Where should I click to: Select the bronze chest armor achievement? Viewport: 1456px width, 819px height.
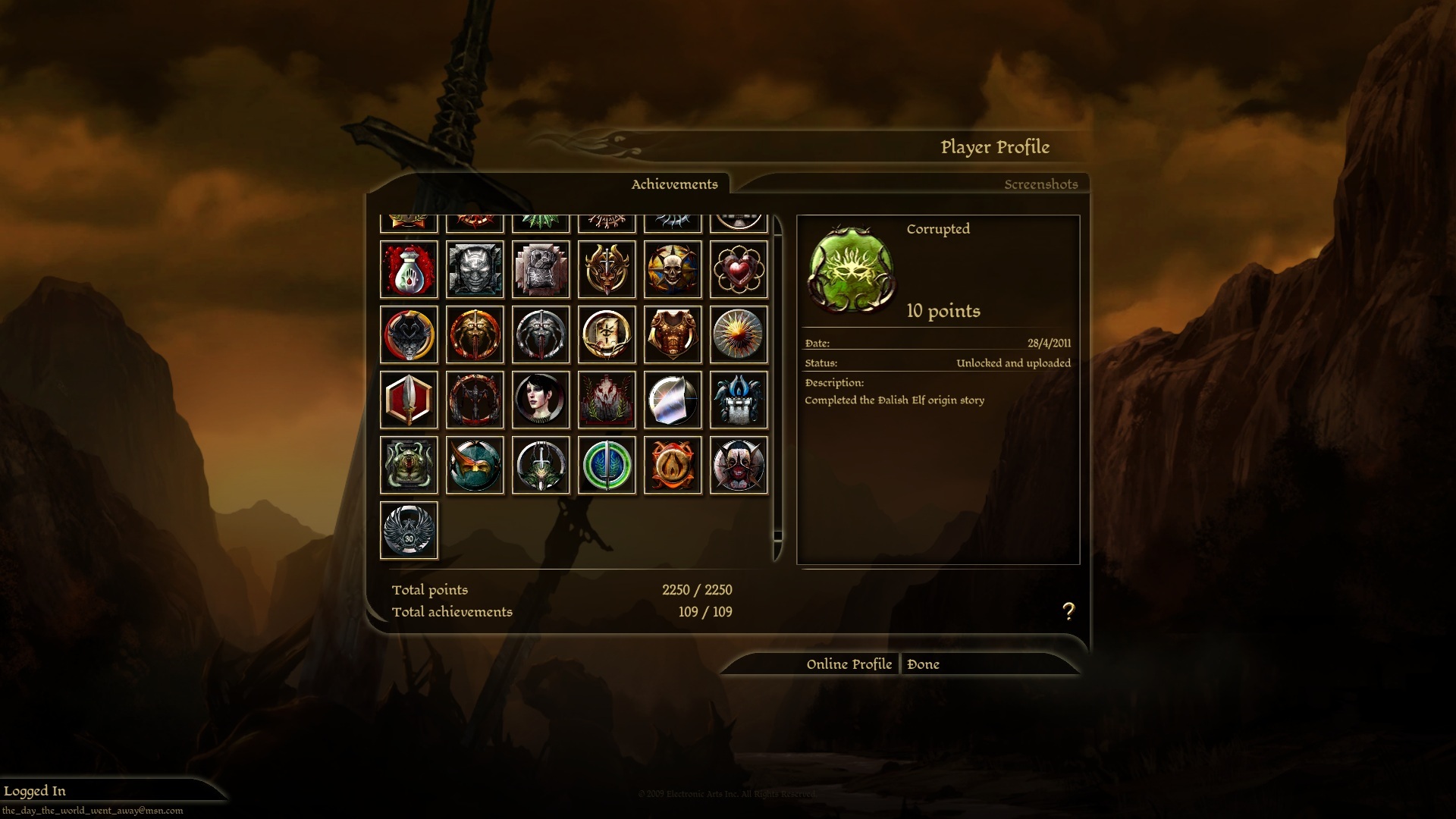point(673,334)
